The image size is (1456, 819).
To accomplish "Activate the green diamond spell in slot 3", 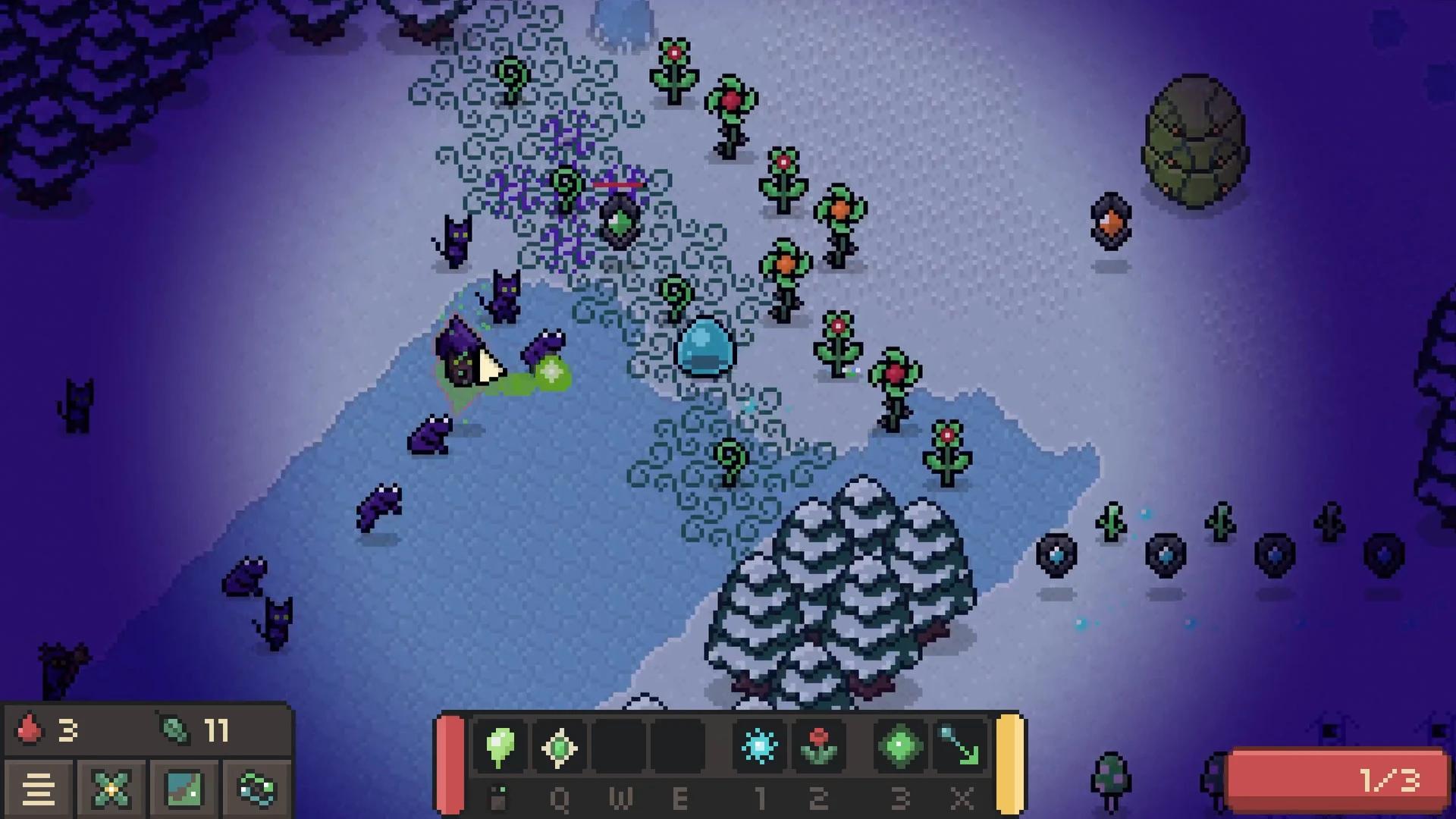I will pos(900,748).
